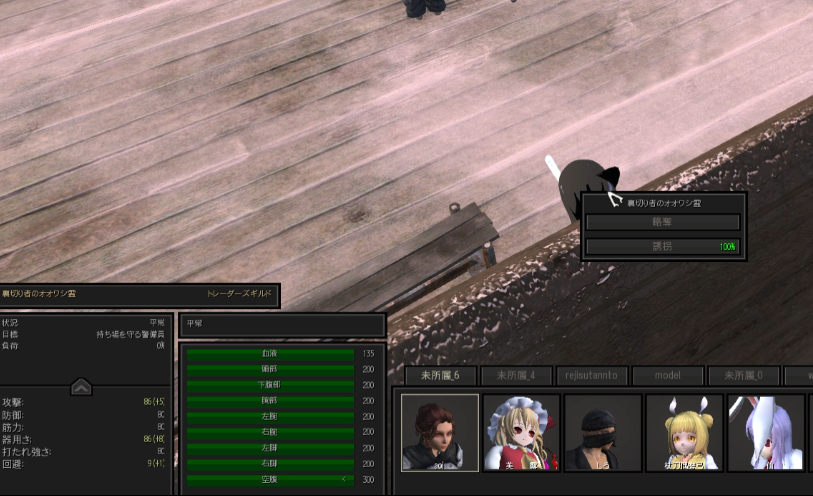Screen dimensions: 813x496
Task: Open the 未所属_4 squad tab
Action: [516, 376]
